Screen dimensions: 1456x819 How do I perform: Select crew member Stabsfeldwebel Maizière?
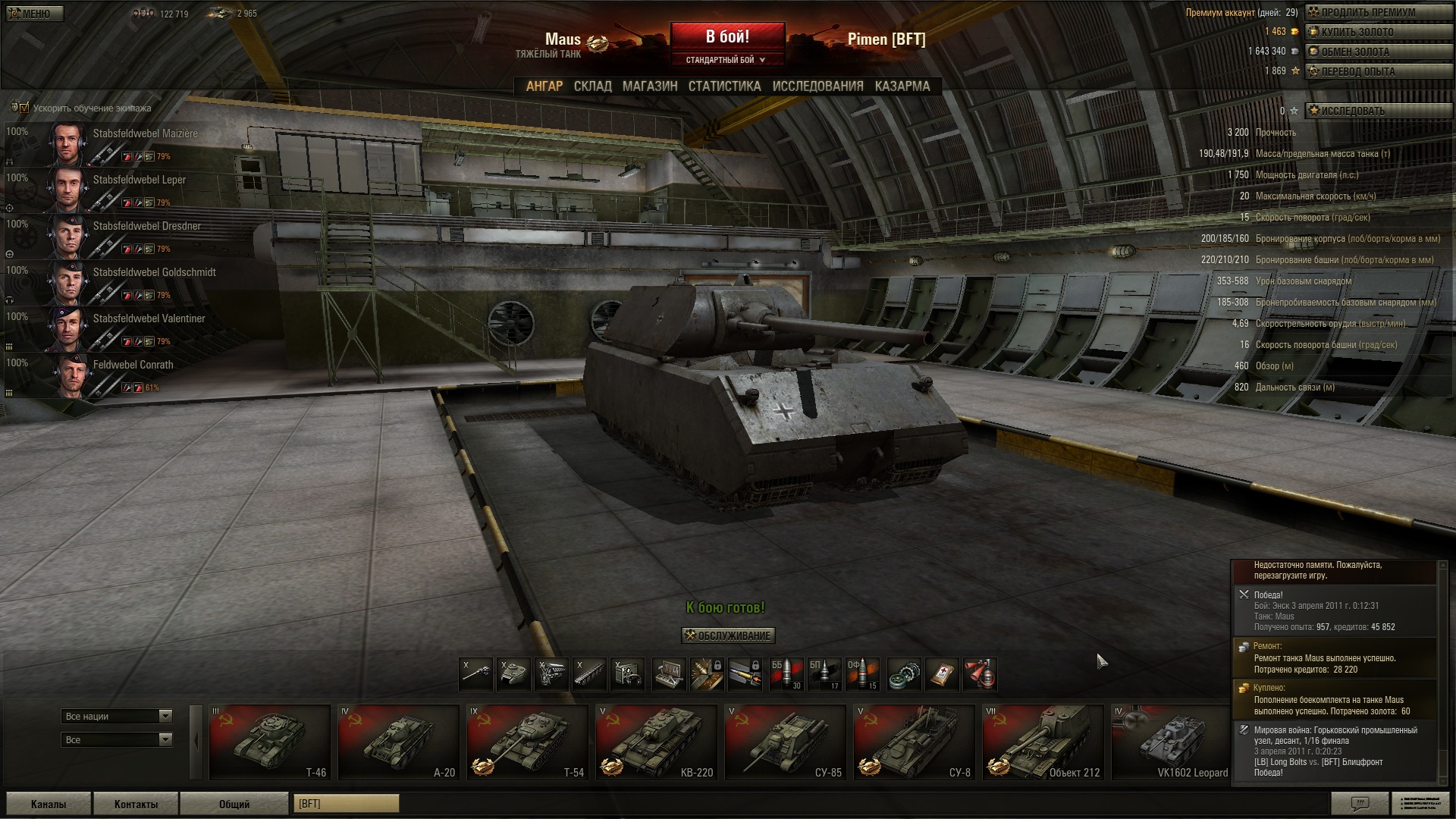point(145,133)
